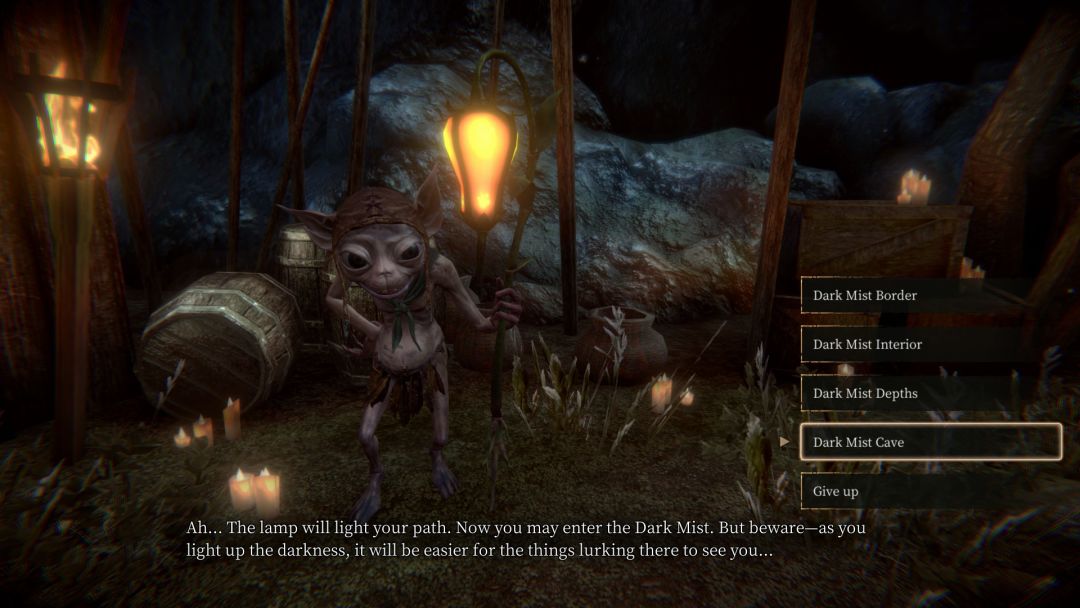Select Dark Mist Interior option
Image resolution: width=1080 pixels, height=608 pixels.
pyautogui.click(x=930, y=344)
